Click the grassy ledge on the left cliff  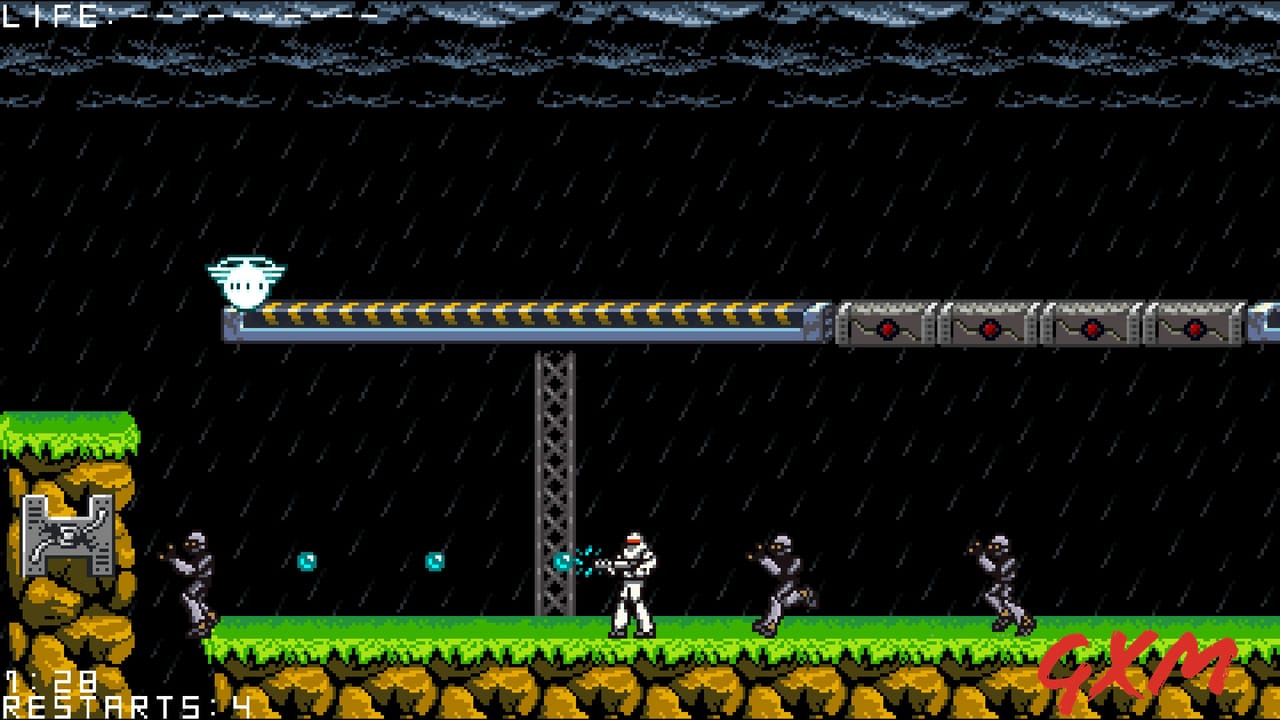[70, 430]
